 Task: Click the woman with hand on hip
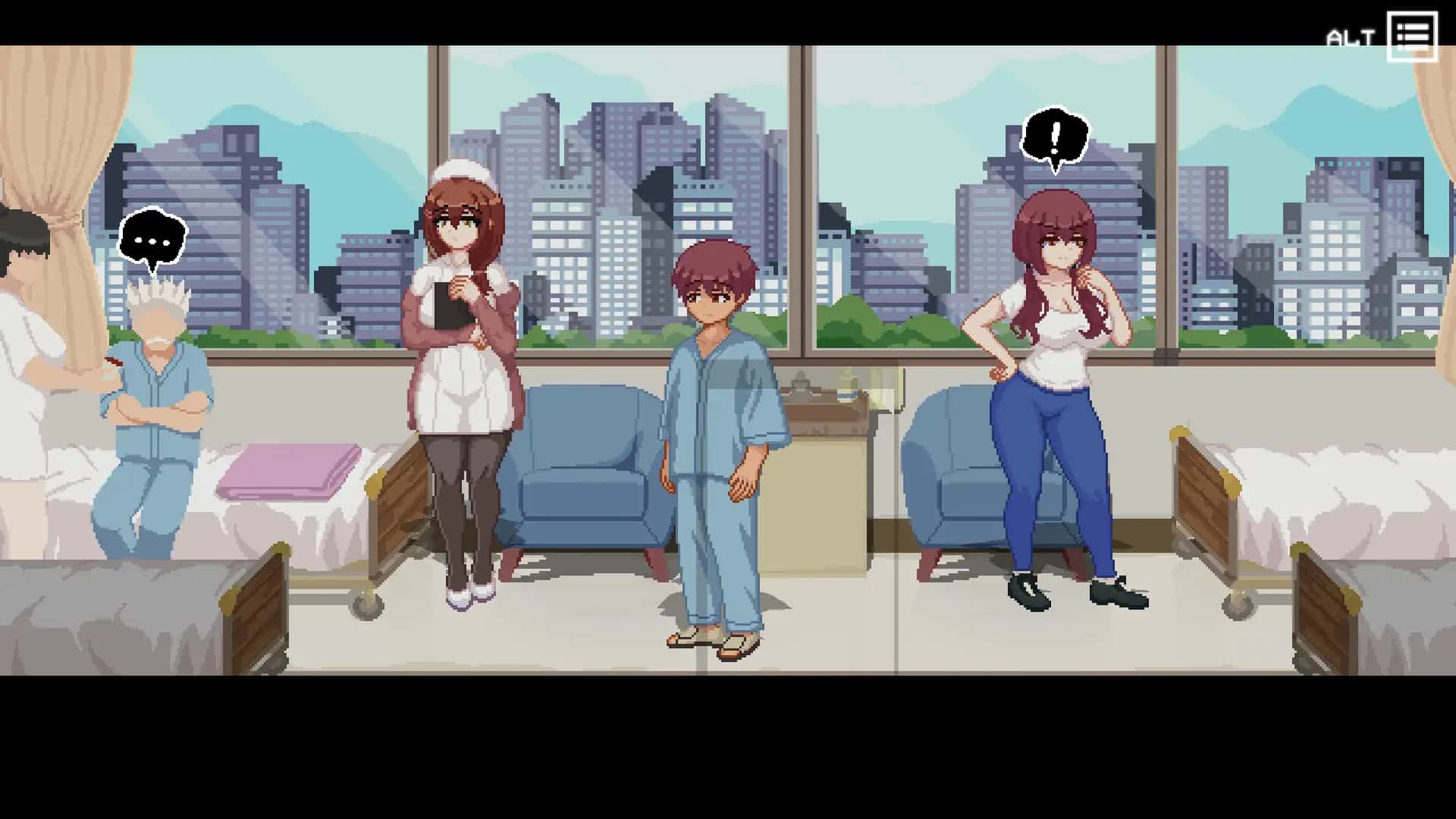coord(1054,364)
